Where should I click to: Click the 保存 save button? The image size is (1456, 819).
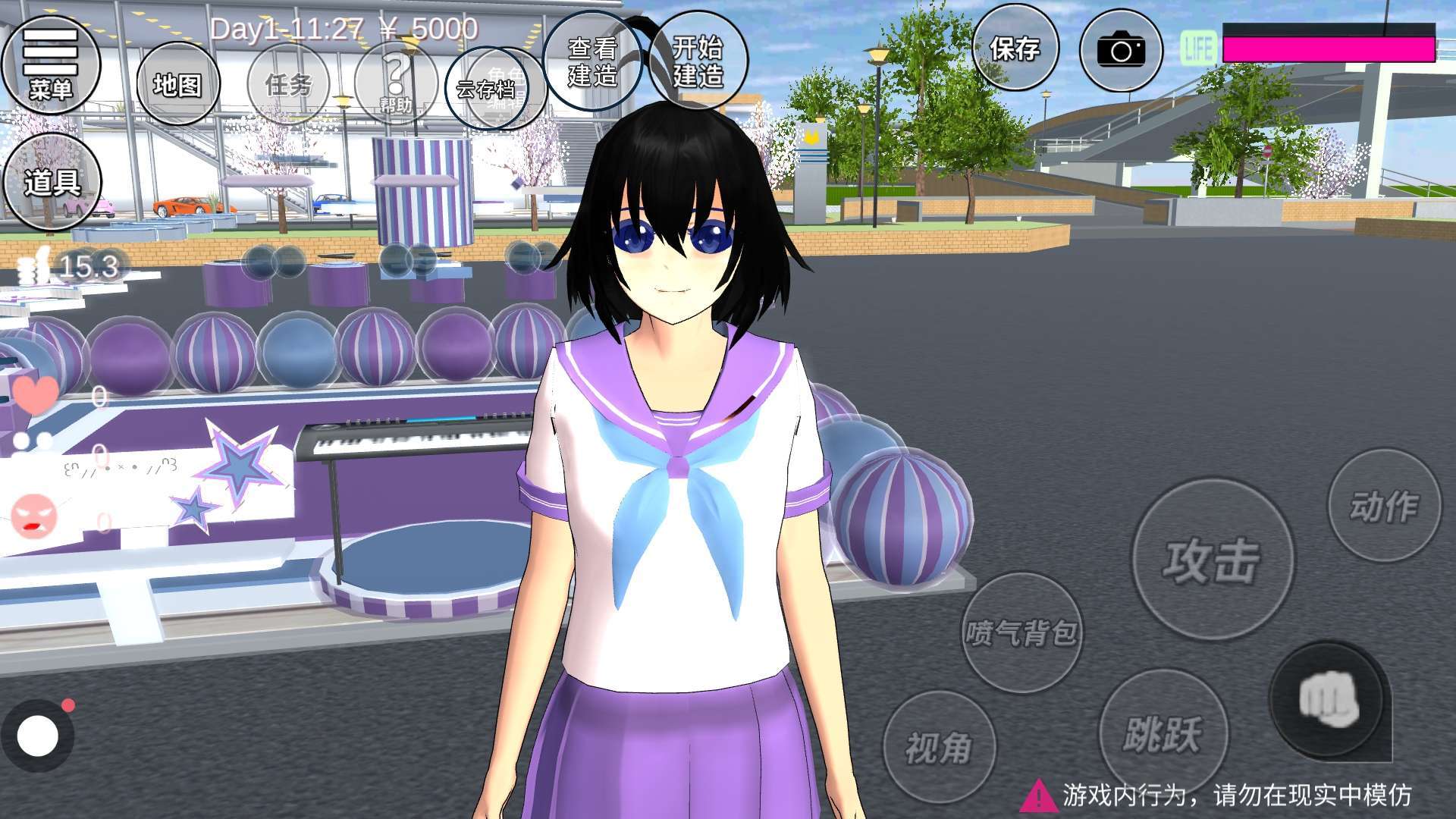(x=1015, y=49)
